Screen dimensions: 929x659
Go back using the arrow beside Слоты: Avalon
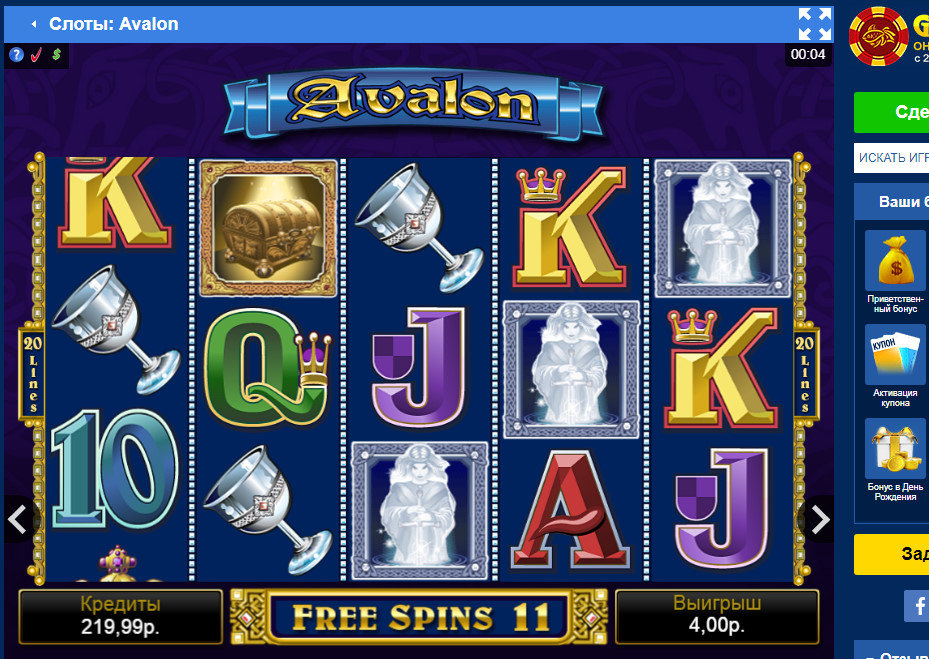tap(33, 24)
